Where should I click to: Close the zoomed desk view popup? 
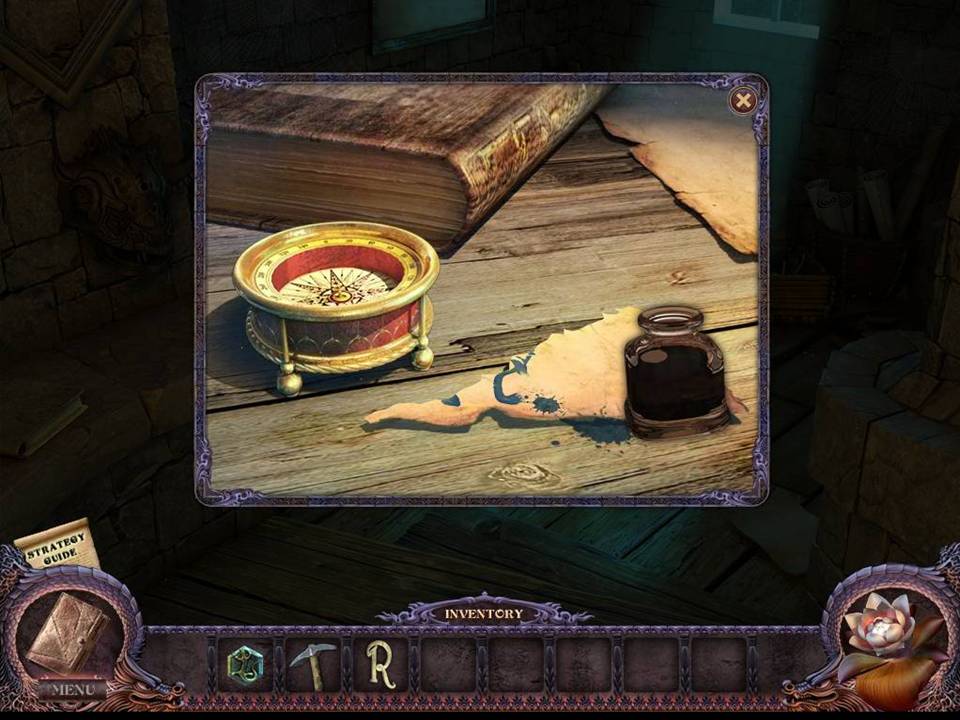[x=743, y=100]
